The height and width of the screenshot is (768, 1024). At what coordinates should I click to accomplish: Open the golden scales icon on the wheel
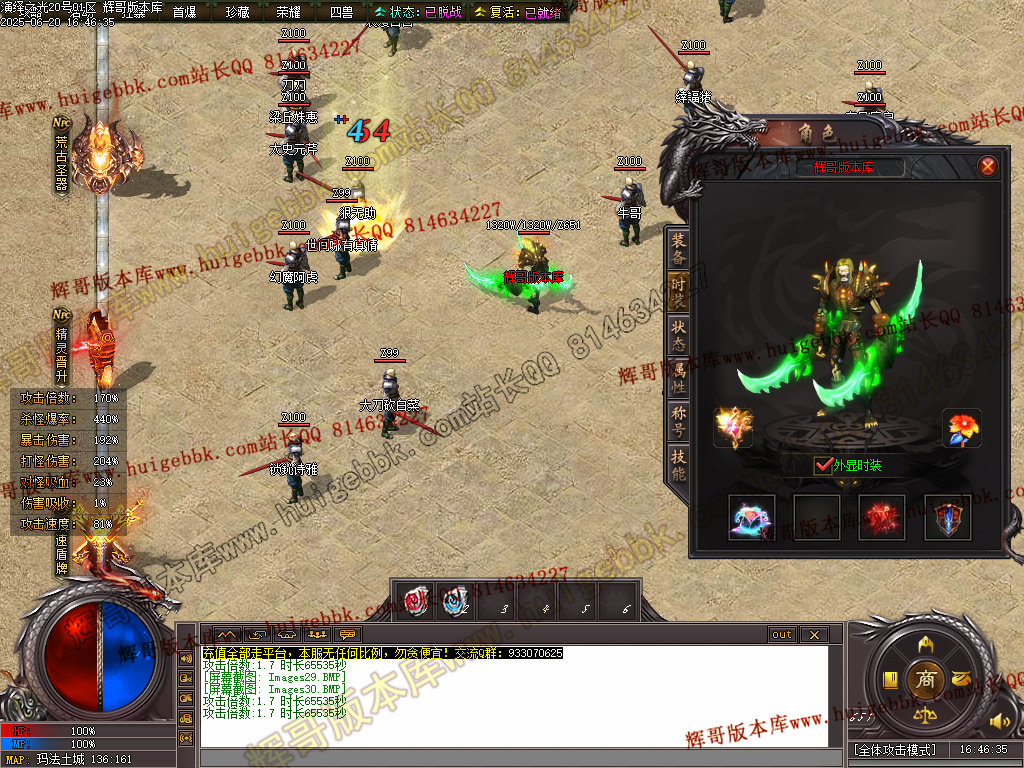pyautogui.click(x=925, y=717)
